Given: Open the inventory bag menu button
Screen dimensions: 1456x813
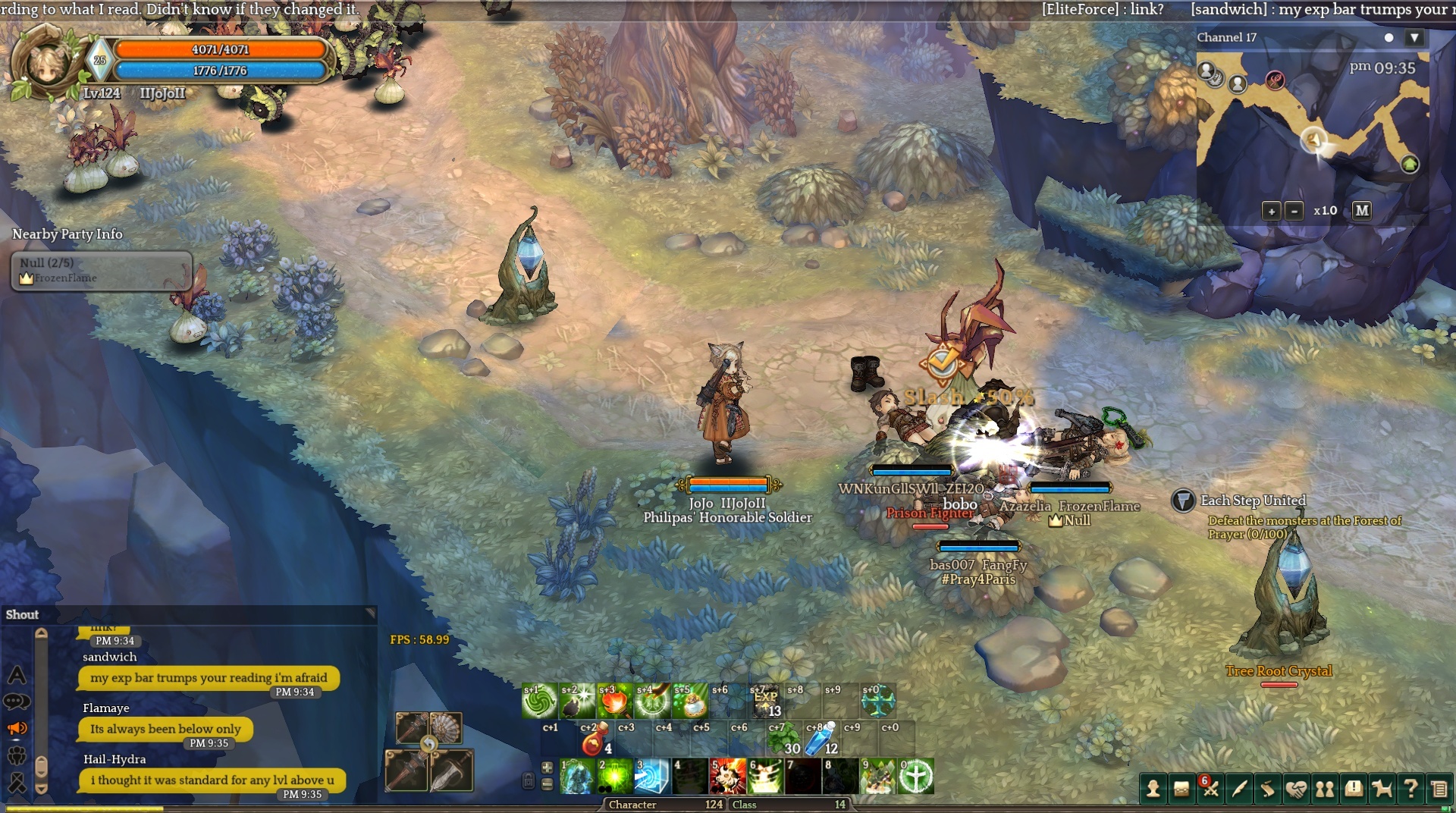Looking at the screenshot, I should 1181,789.
